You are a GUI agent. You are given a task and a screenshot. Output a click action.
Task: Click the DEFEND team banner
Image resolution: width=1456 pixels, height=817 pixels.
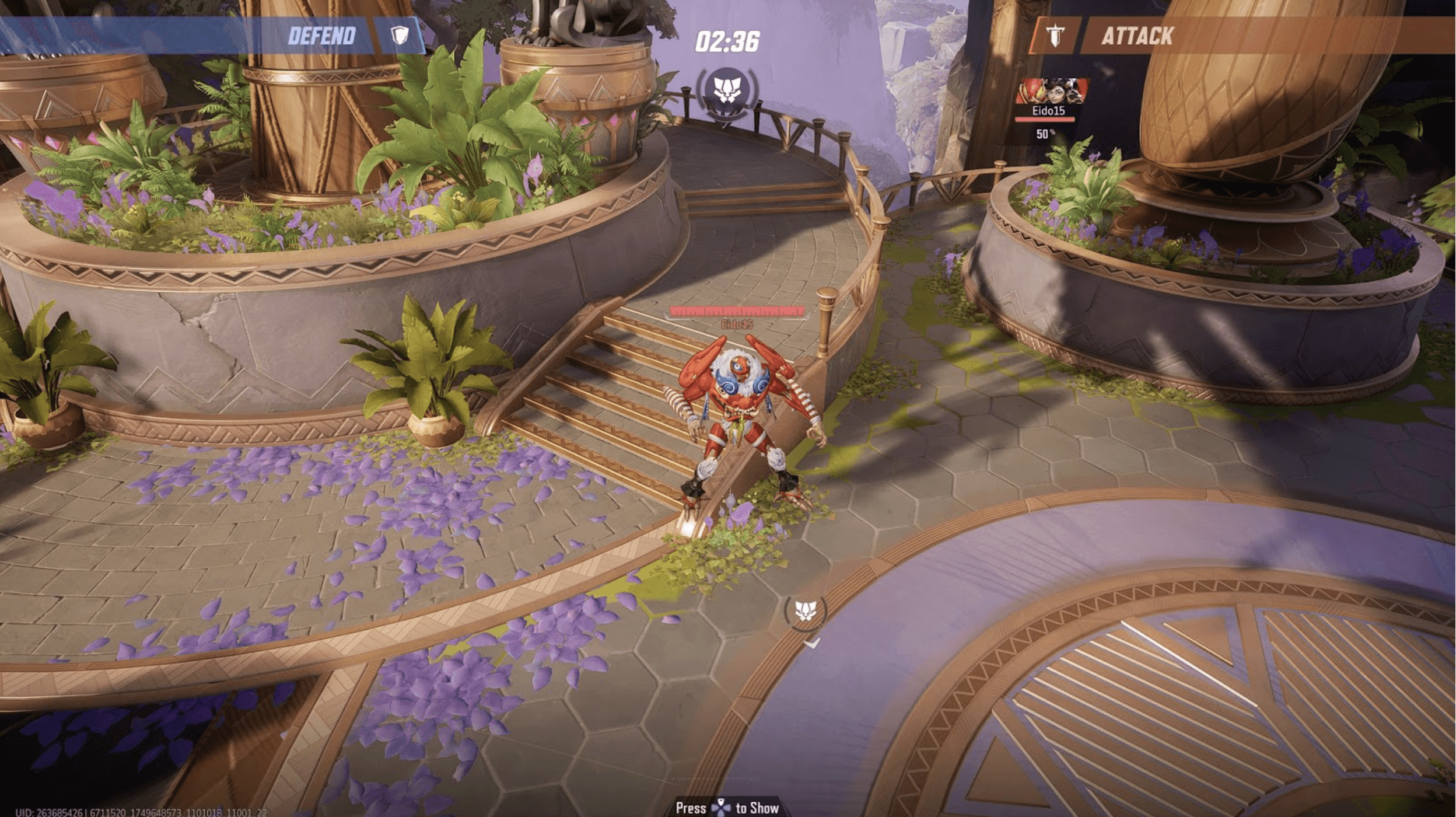click(321, 36)
